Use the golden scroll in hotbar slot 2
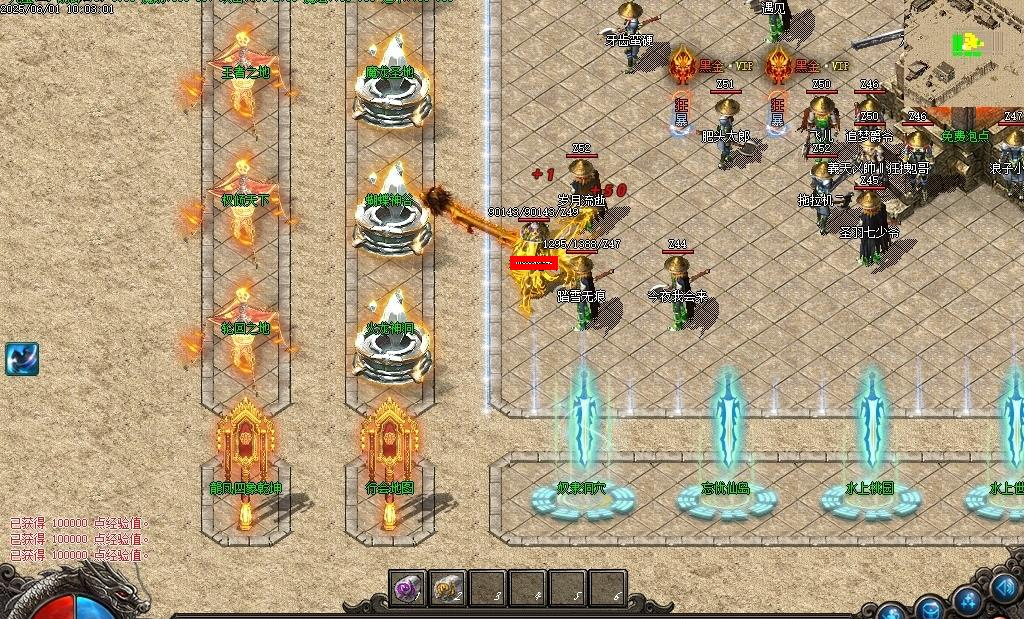Screen dimensions: 1029x619 pyautogui.click(x=448, y=589)
